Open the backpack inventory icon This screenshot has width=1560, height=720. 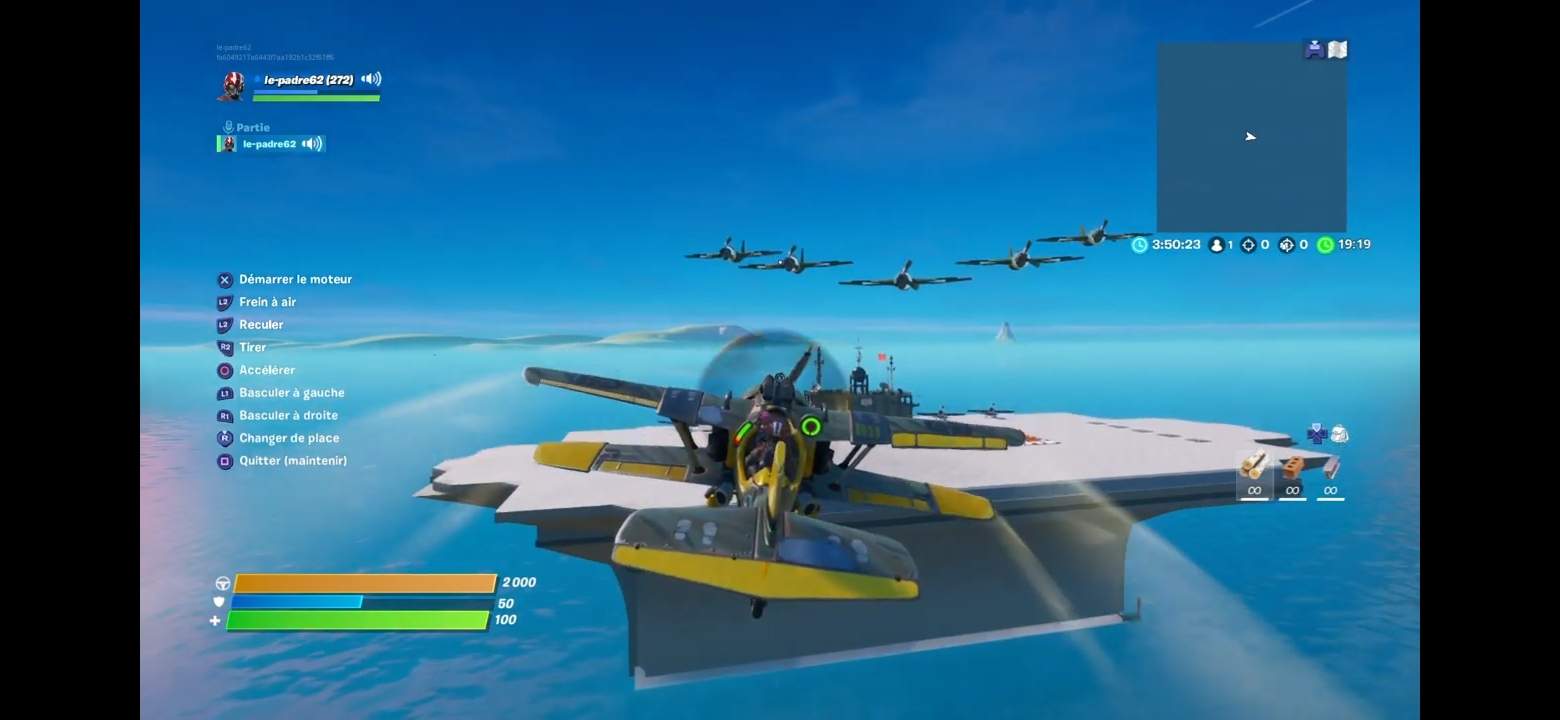tap(1340, 434)
